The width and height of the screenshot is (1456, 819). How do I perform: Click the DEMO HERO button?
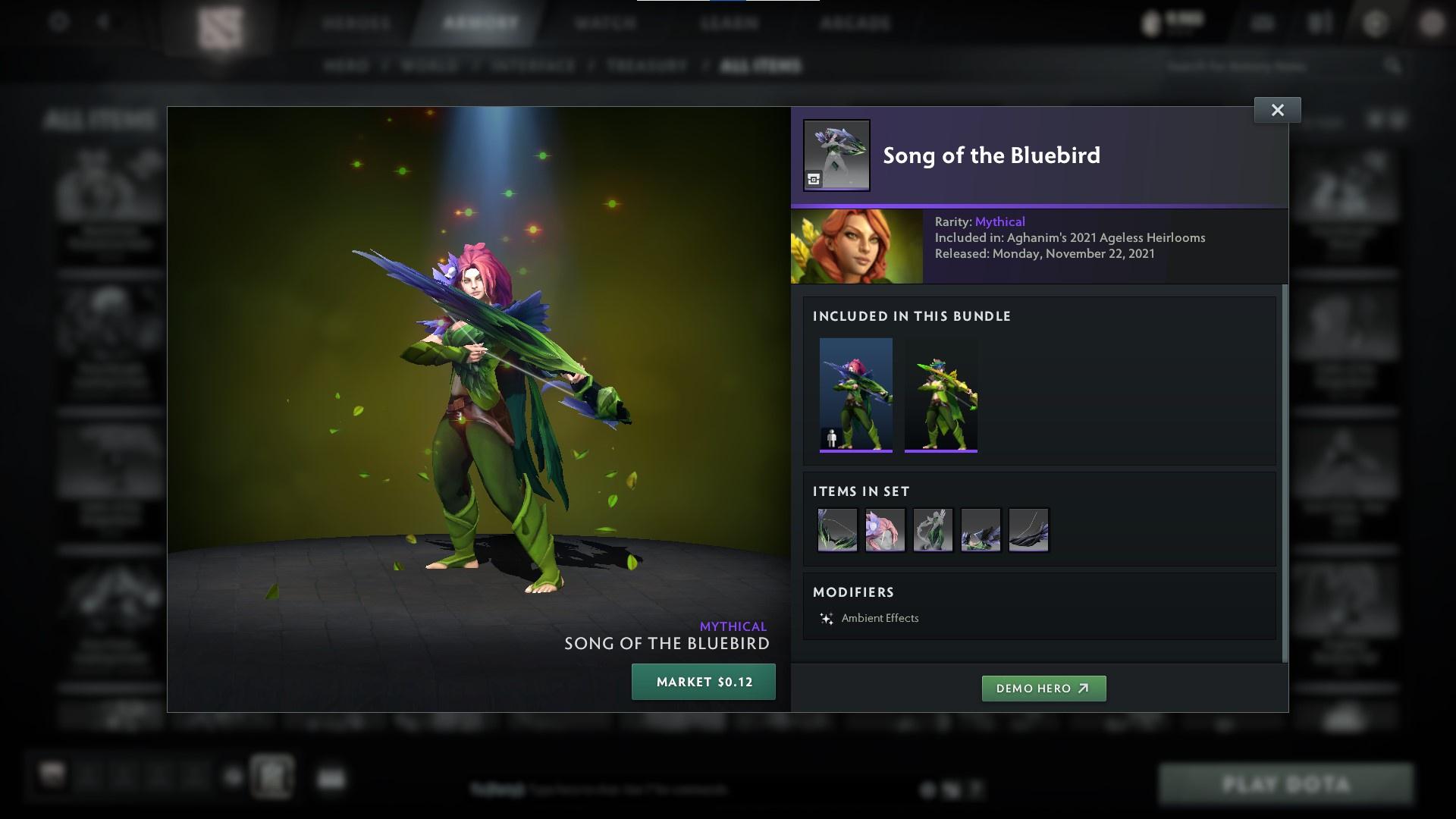click(1043, 689)
